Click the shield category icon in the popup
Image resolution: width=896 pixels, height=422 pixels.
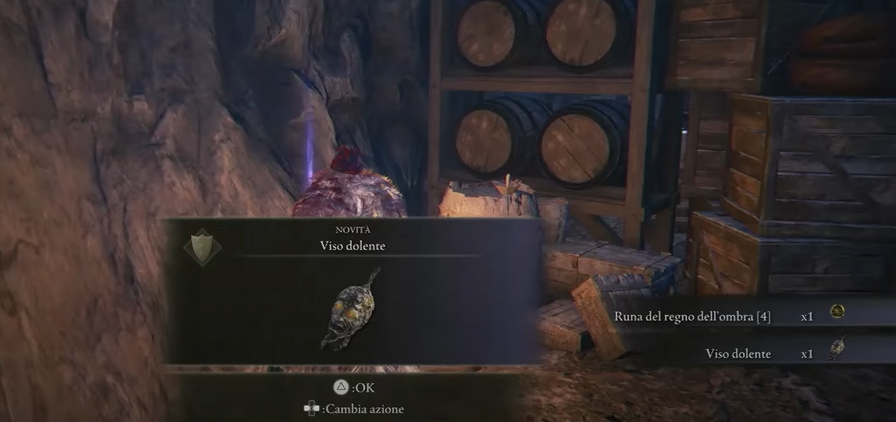205,244
